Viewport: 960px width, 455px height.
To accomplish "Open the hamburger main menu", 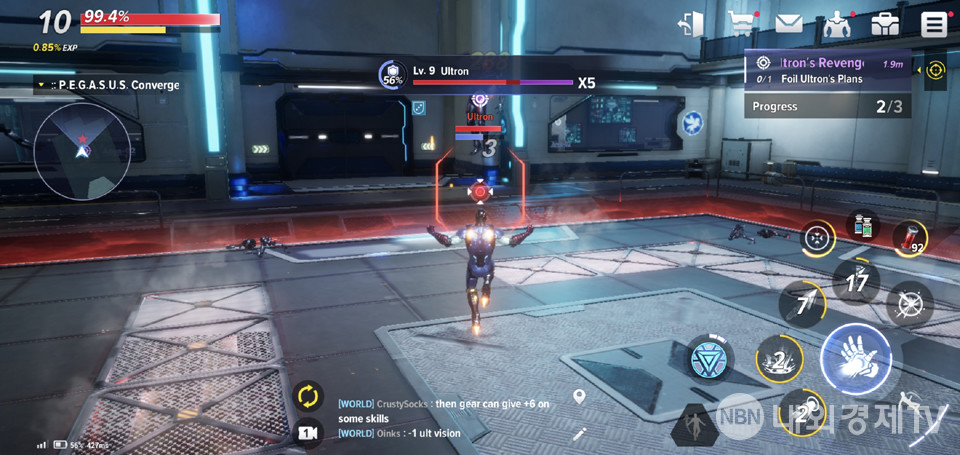I will coord(935,24).
